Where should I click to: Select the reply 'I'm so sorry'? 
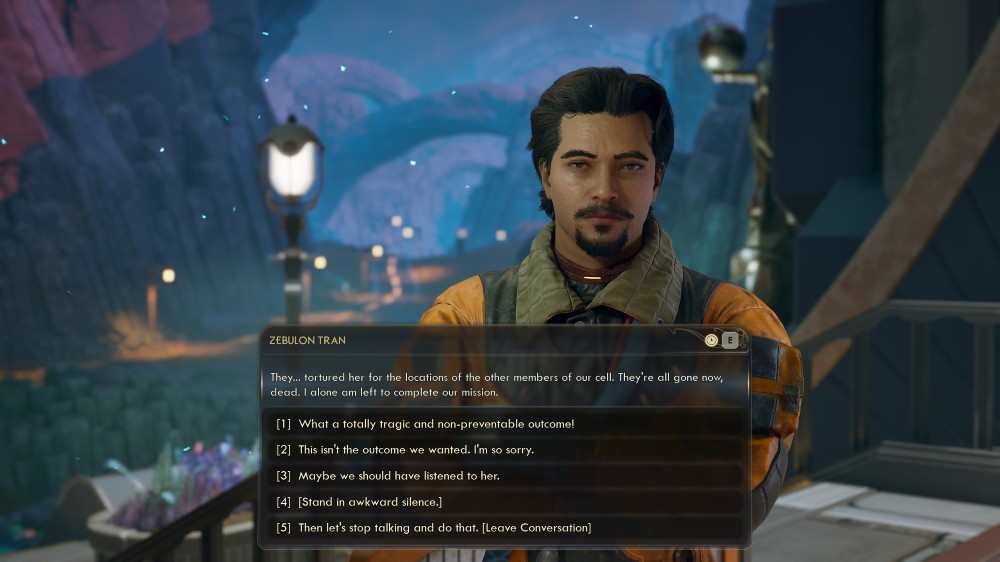point(424,449)
